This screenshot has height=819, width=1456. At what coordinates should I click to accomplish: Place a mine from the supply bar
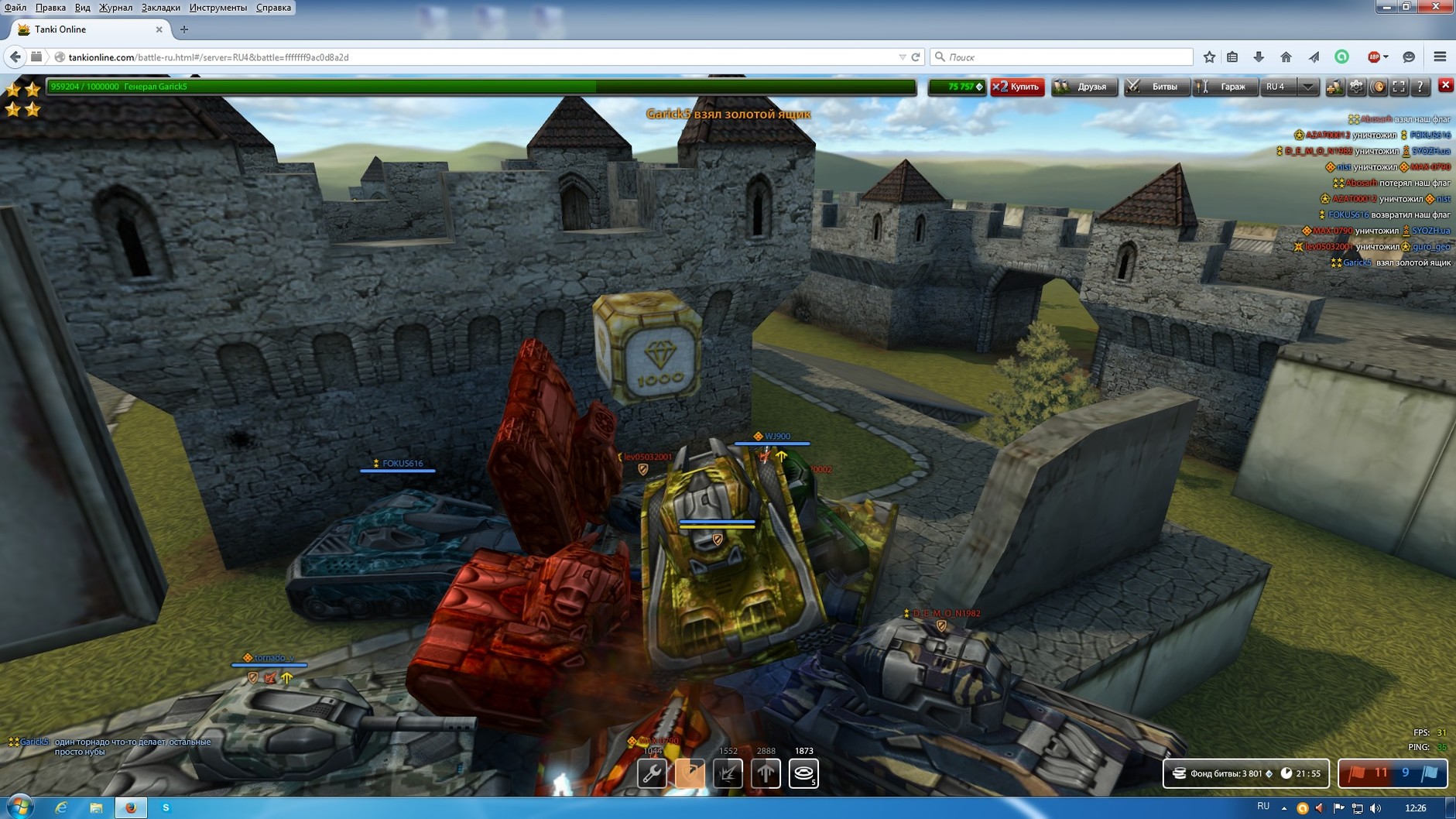(803, 773)
